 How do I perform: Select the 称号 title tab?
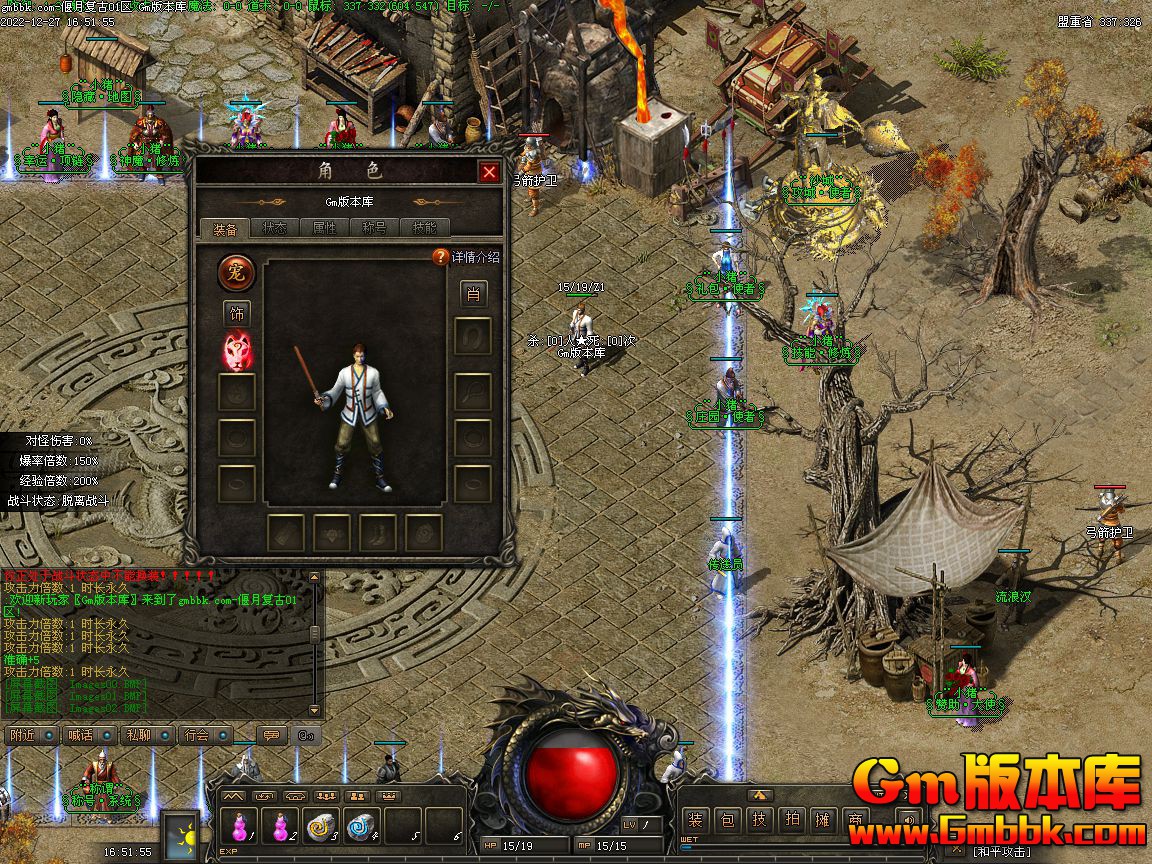point(375,228)
